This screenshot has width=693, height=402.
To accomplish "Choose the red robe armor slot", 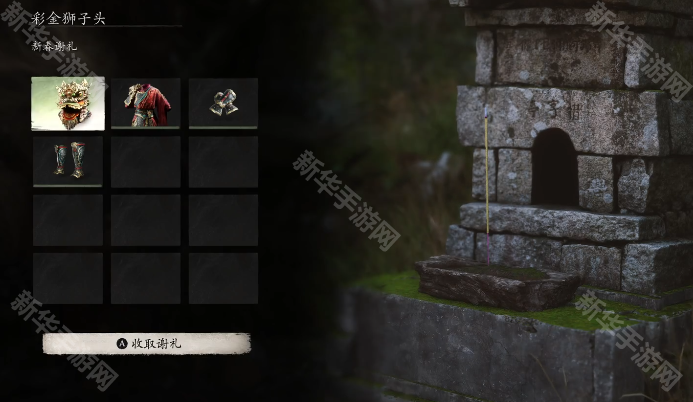I will pos(146,104).
